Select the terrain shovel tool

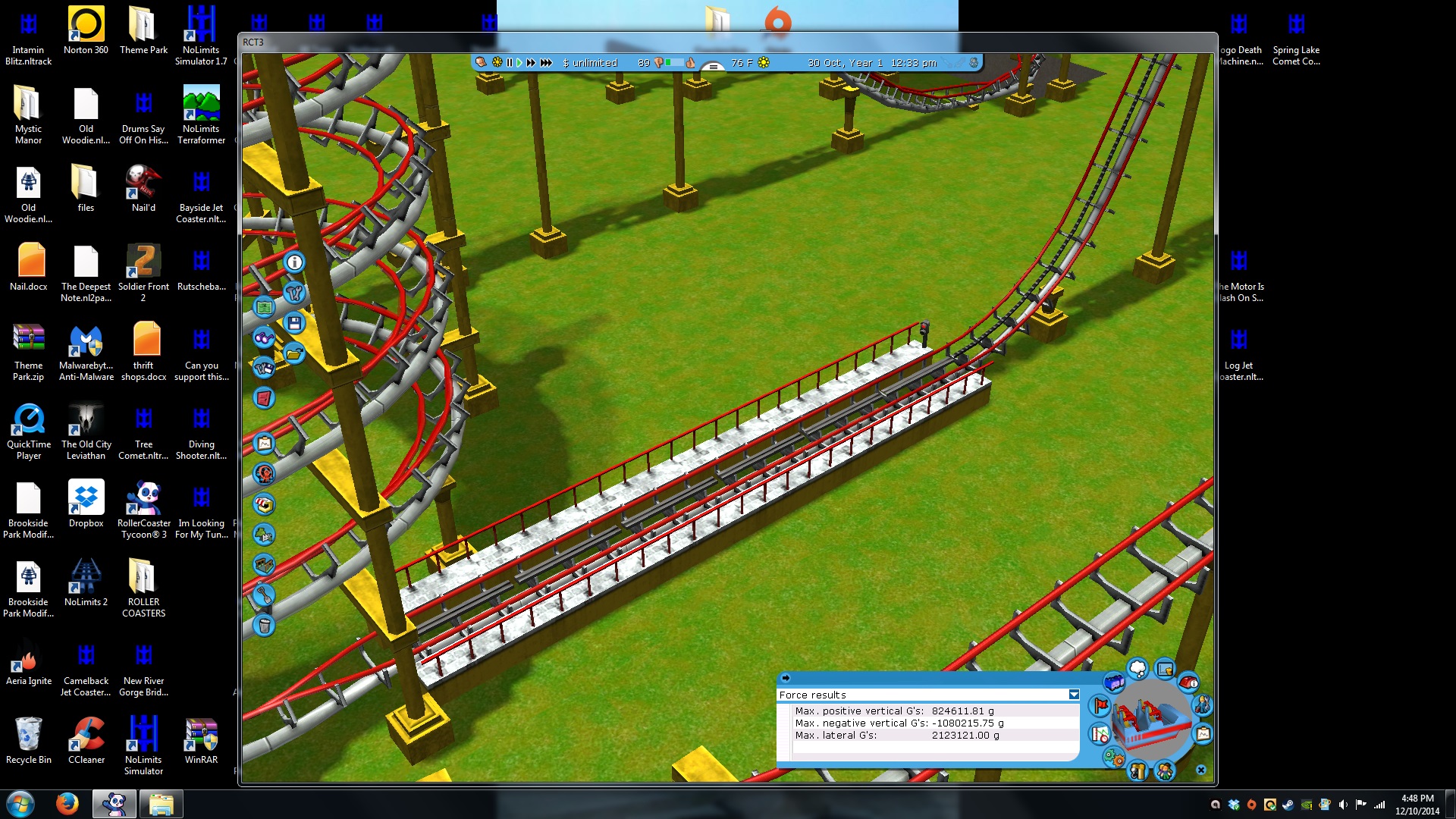(264, 595)
